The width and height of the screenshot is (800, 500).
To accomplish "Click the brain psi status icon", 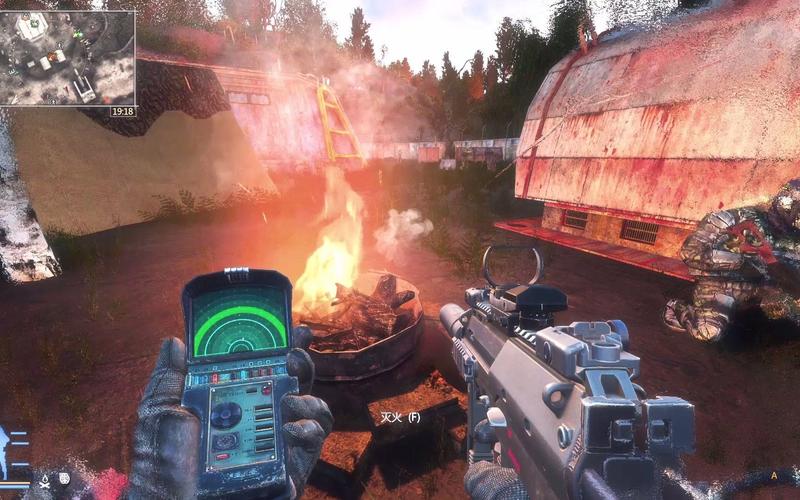I will click(x=63, y=480).
